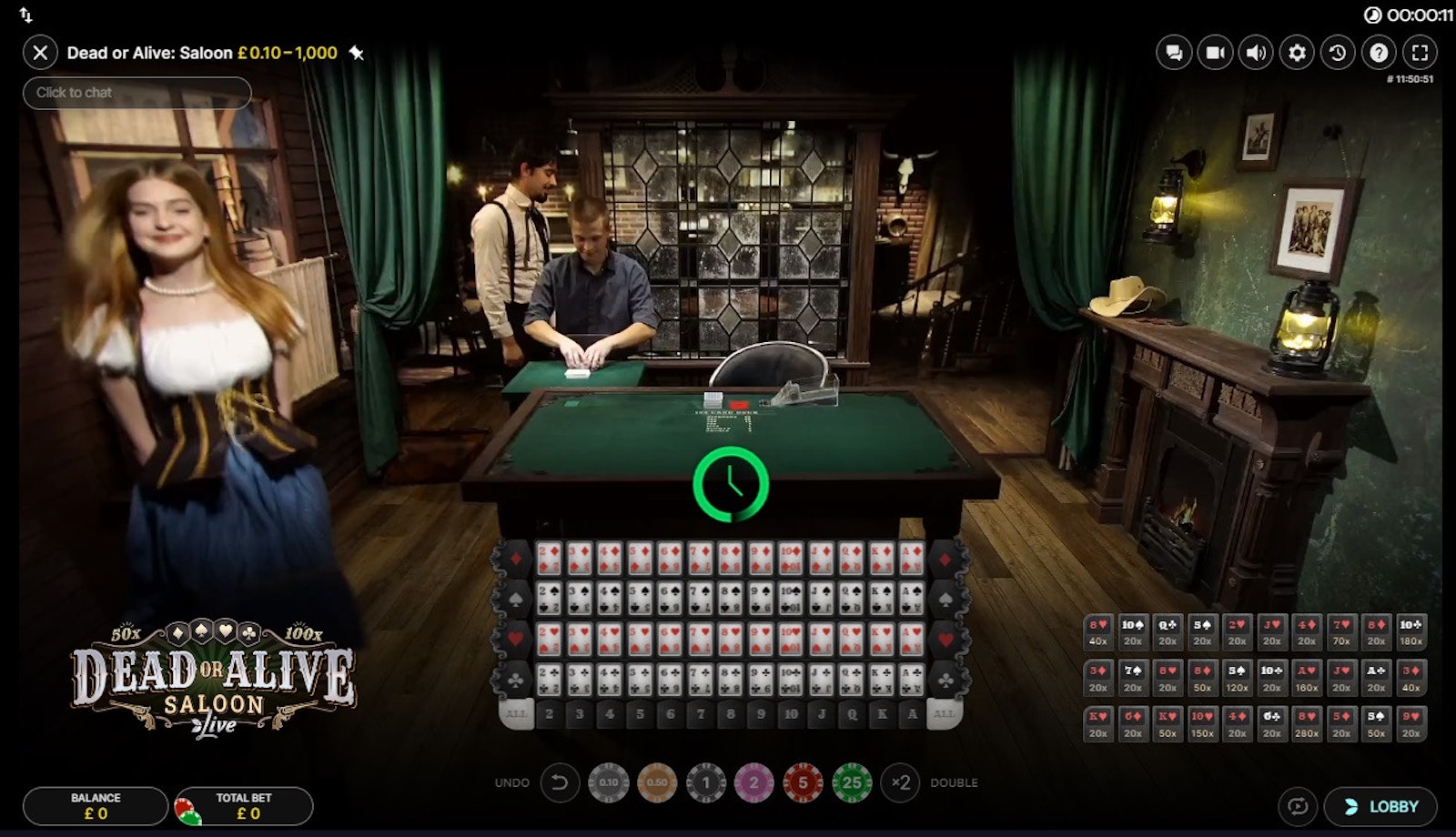Open the autoplay circular arrows button
This screenshot has height=837, width=1456.
(x=1298, y=806)
